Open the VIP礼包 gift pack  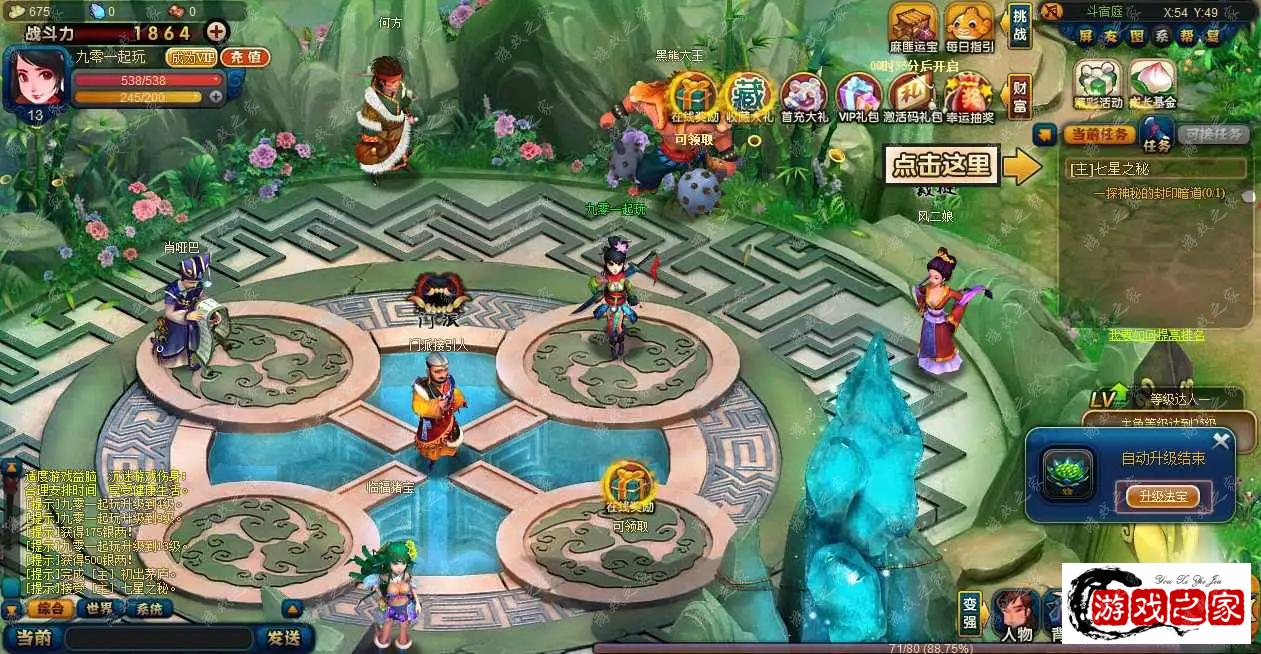(x=858, y=97)
